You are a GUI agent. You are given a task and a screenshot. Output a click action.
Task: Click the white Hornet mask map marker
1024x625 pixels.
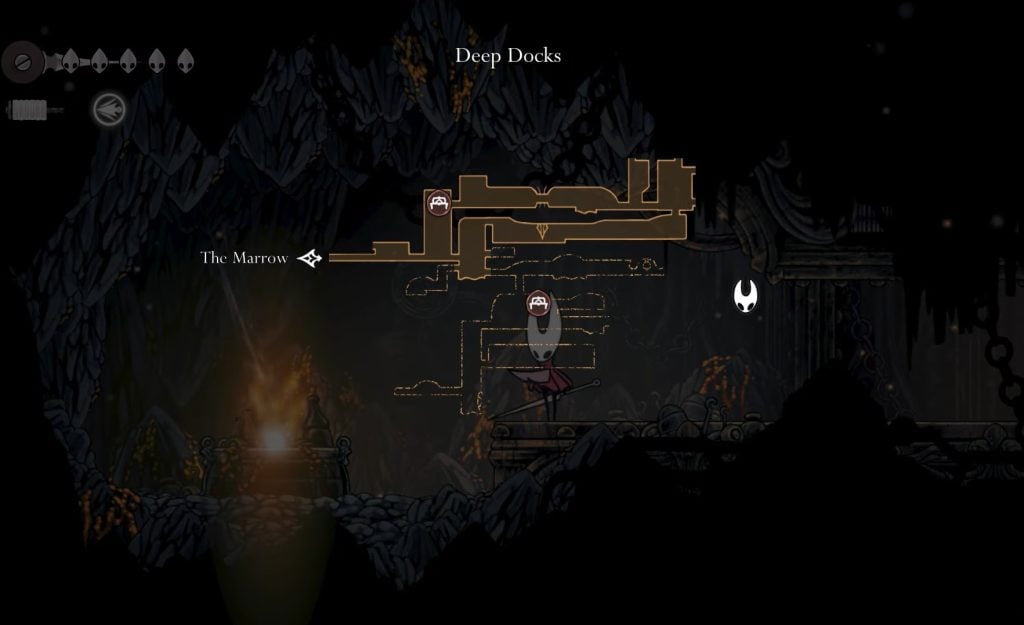coord(745,296)
